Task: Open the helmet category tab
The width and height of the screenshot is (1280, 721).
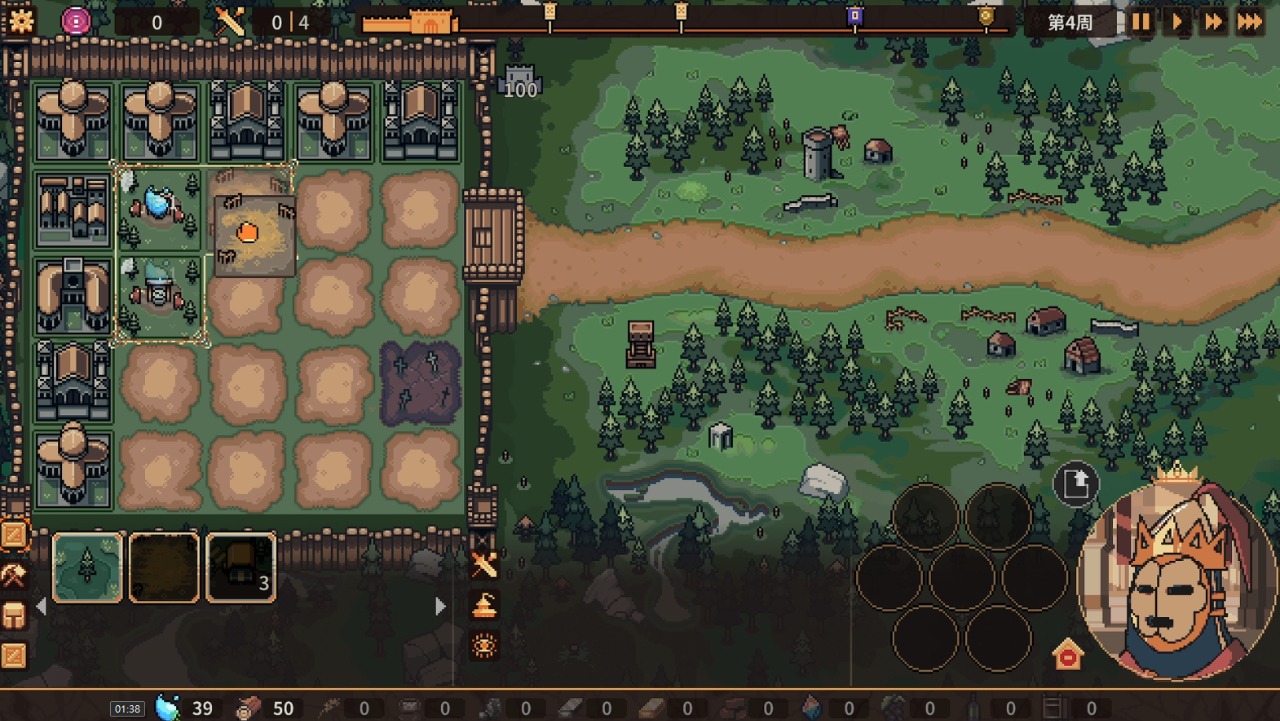Action: click(x=14, y=615)
